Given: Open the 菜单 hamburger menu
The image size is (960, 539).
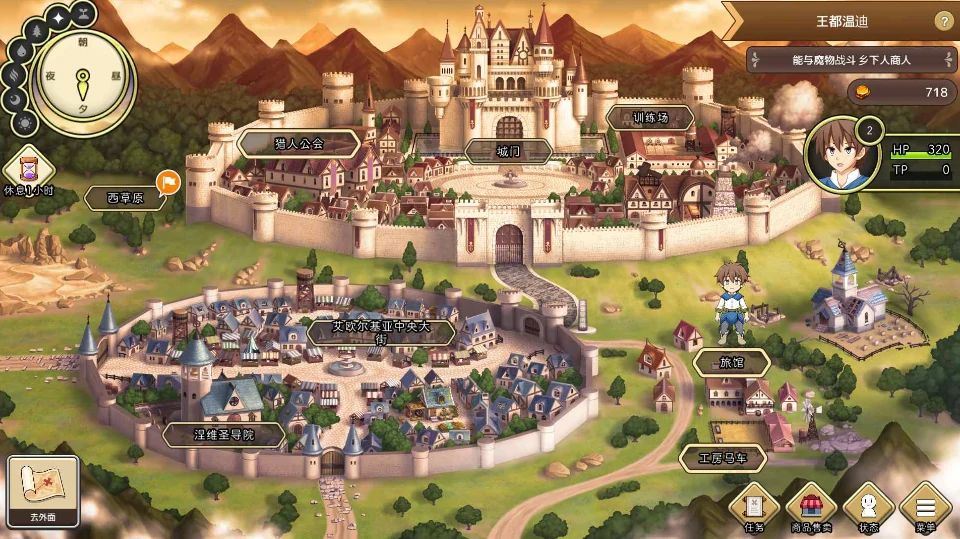Looking at the screenshot, I should pyautogui.click(x=925, y=507).
